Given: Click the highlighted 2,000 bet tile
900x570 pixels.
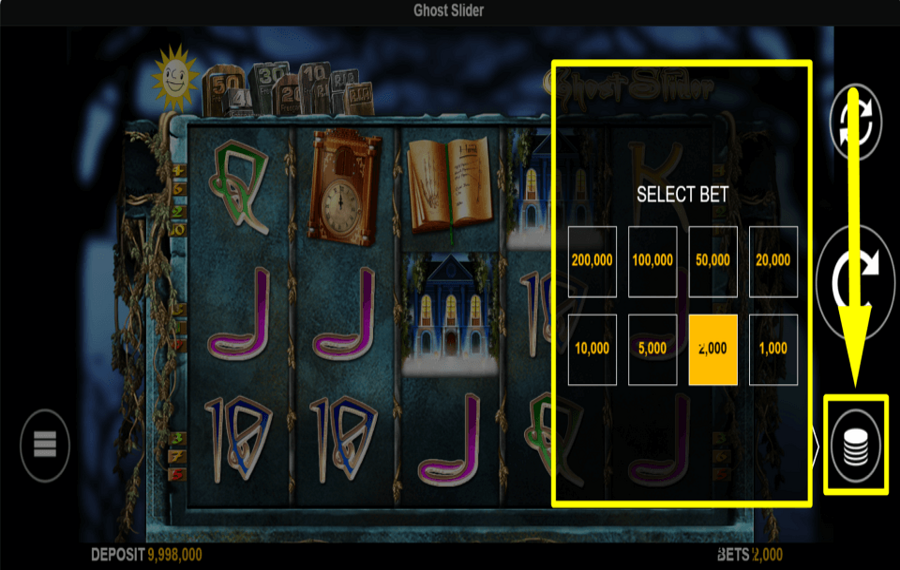Looking at the screenshot, I should coord(713,350).
